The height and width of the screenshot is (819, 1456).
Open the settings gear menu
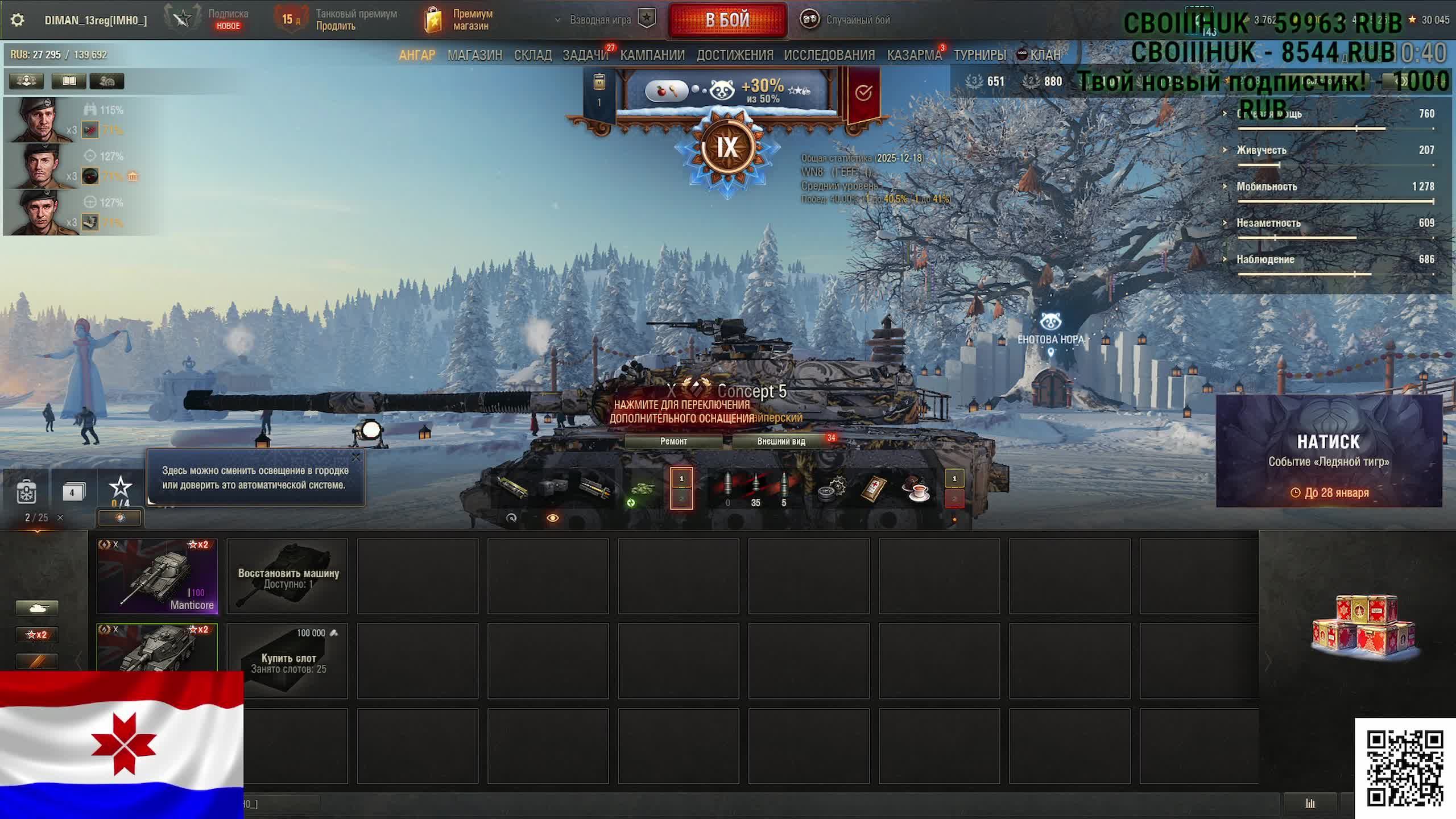[x=18, y=20]
